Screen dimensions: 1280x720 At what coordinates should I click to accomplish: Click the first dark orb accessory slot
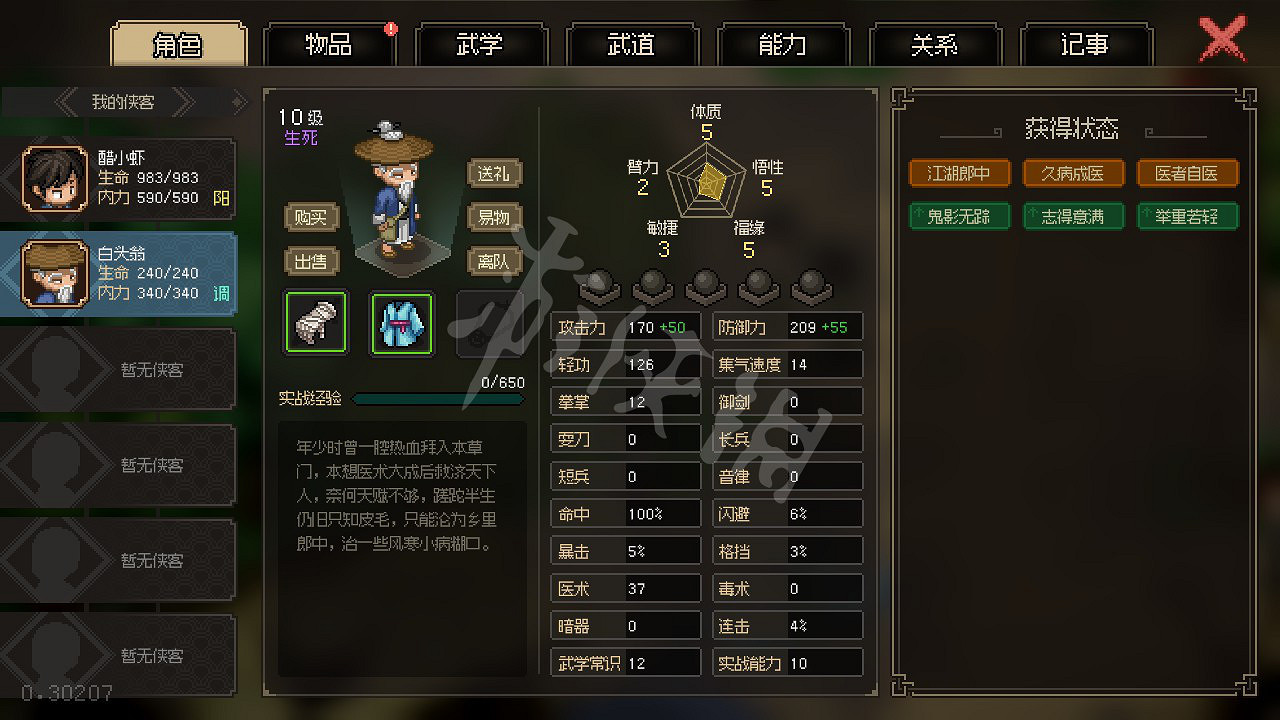coord(597,285)
